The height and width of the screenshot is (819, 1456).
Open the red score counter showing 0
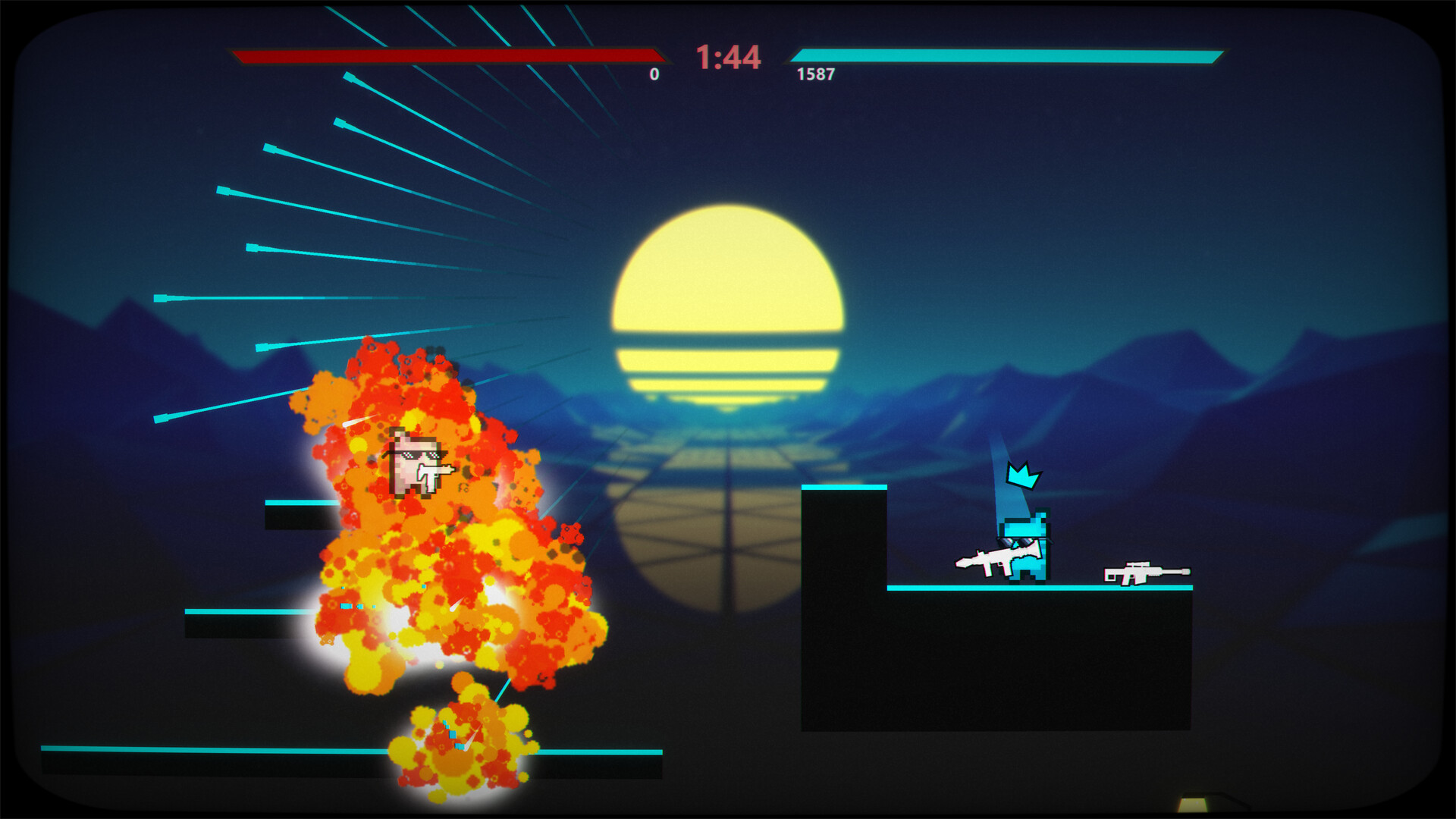[x=652, y=74]
